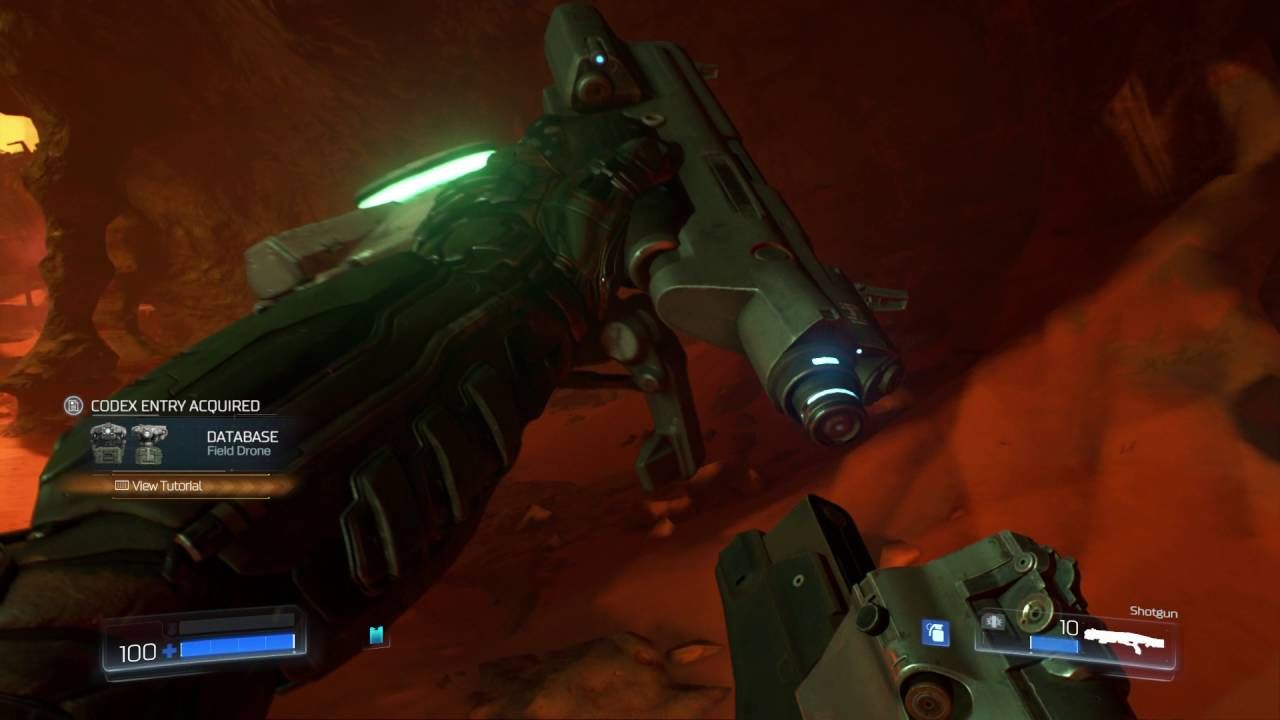Click the ammo pack icon left of the counter
Screen dimensions: 1280x720
click(994, 622)
